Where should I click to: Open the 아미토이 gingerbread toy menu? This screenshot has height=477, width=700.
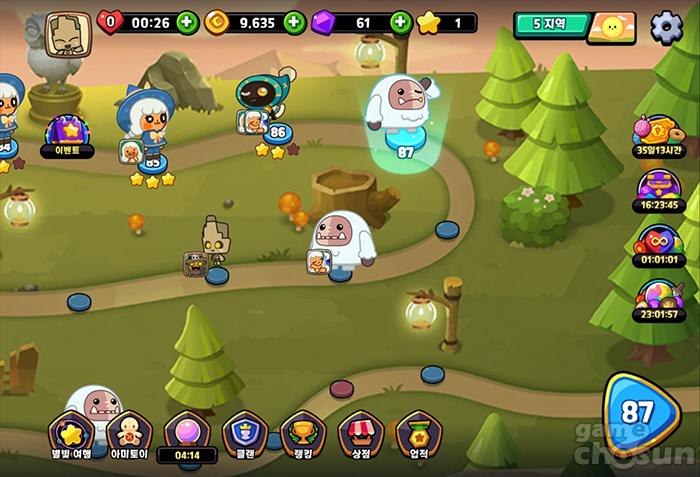pos(129,435)
